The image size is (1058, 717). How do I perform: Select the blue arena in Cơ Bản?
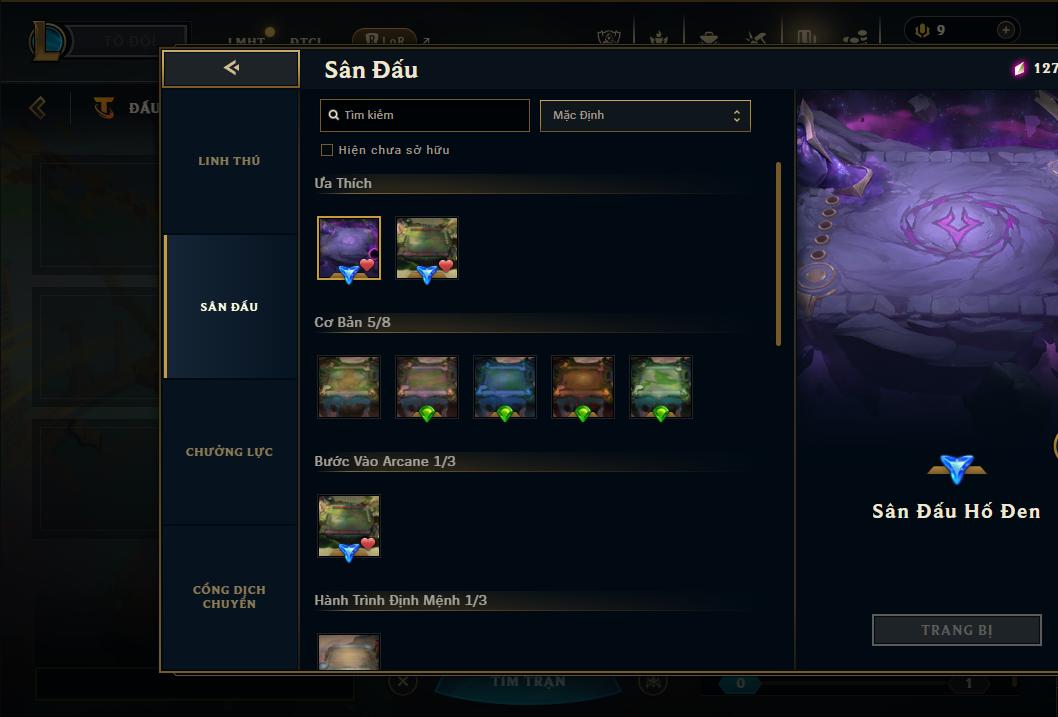click(505, 387)
